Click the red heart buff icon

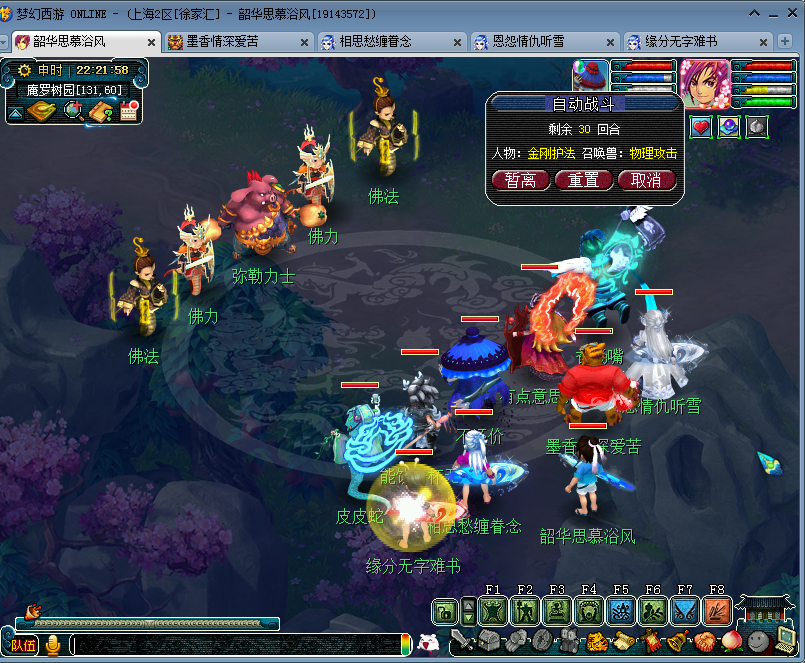tap(702, 127)
